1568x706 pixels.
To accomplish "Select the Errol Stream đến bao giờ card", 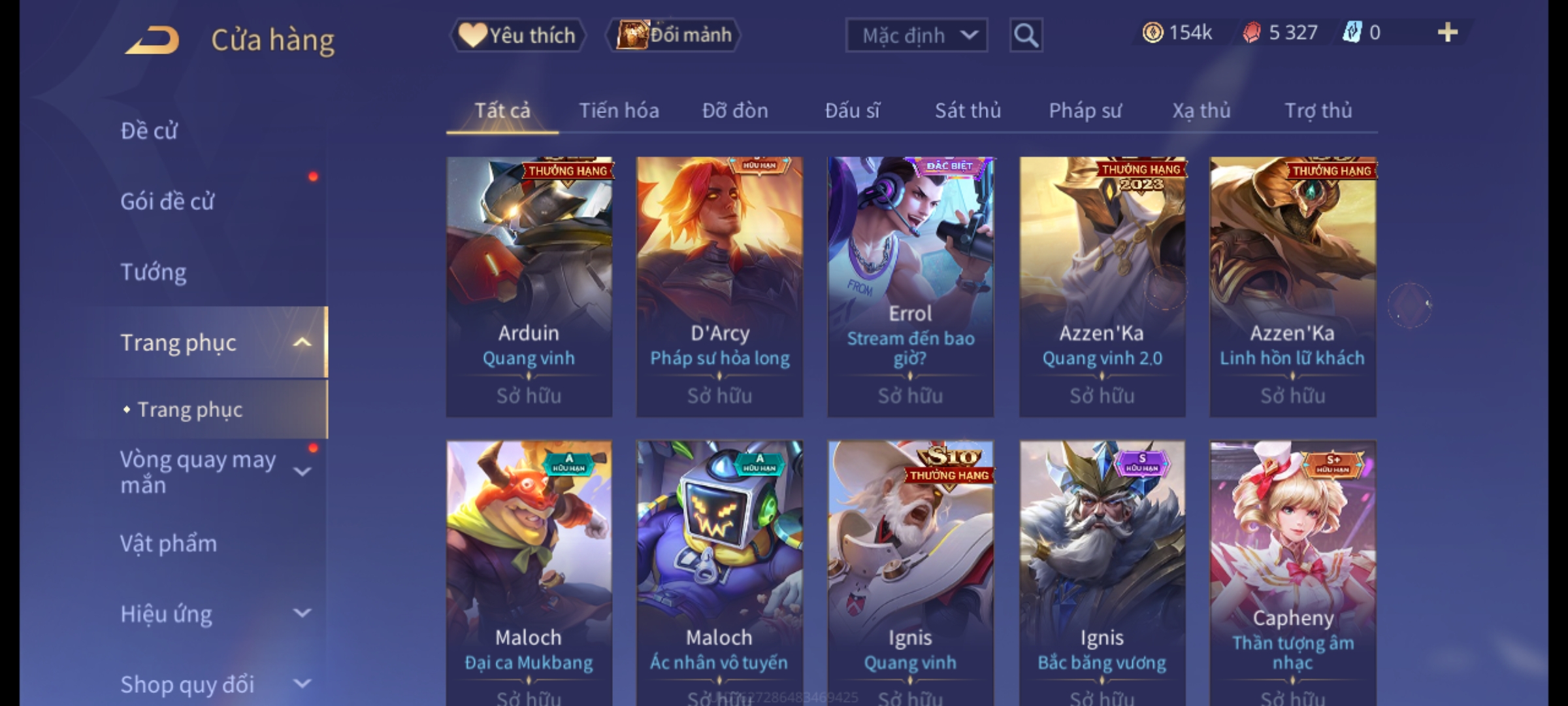I will [910, 286].
